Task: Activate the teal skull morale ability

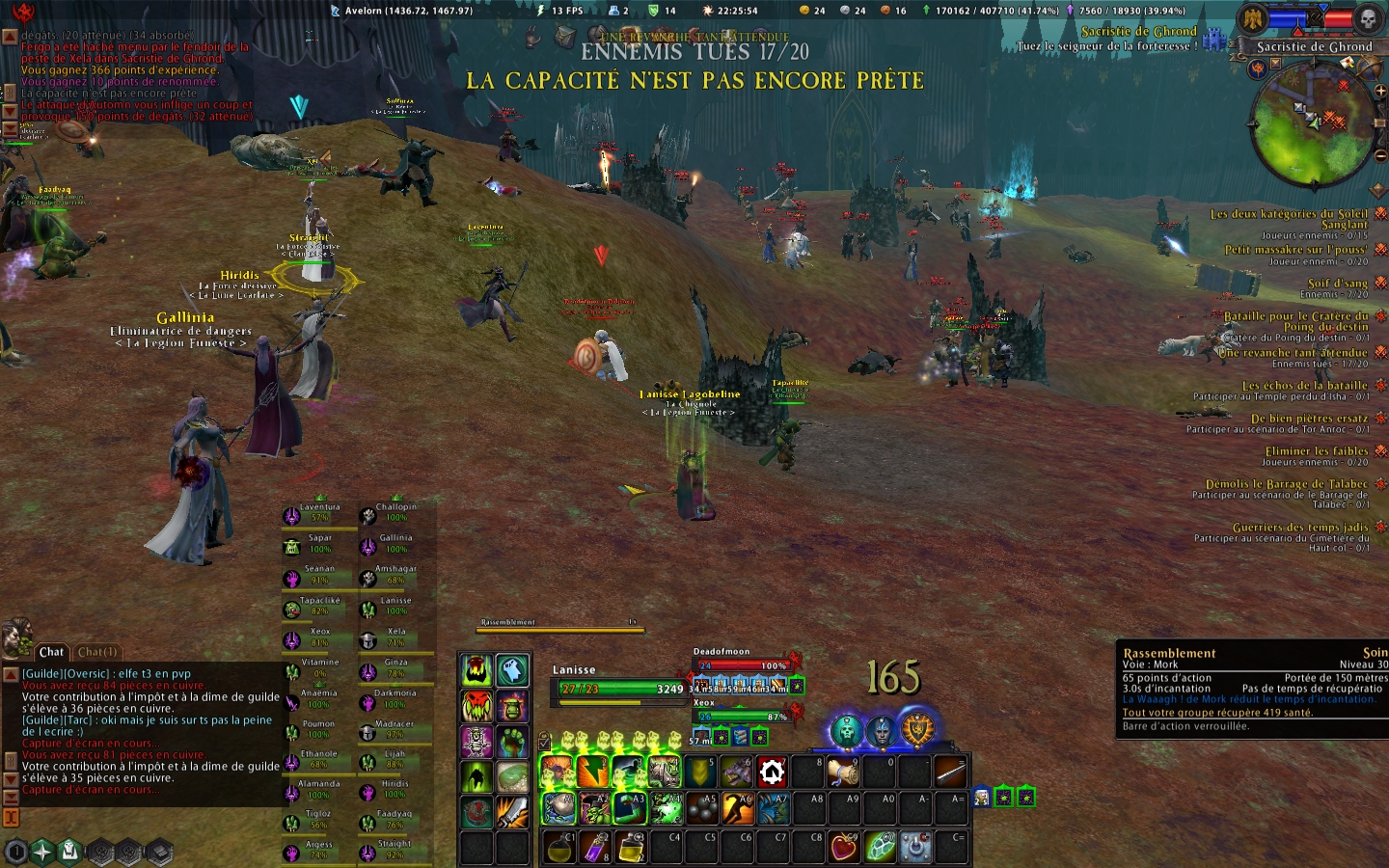Action: [846, 731]
